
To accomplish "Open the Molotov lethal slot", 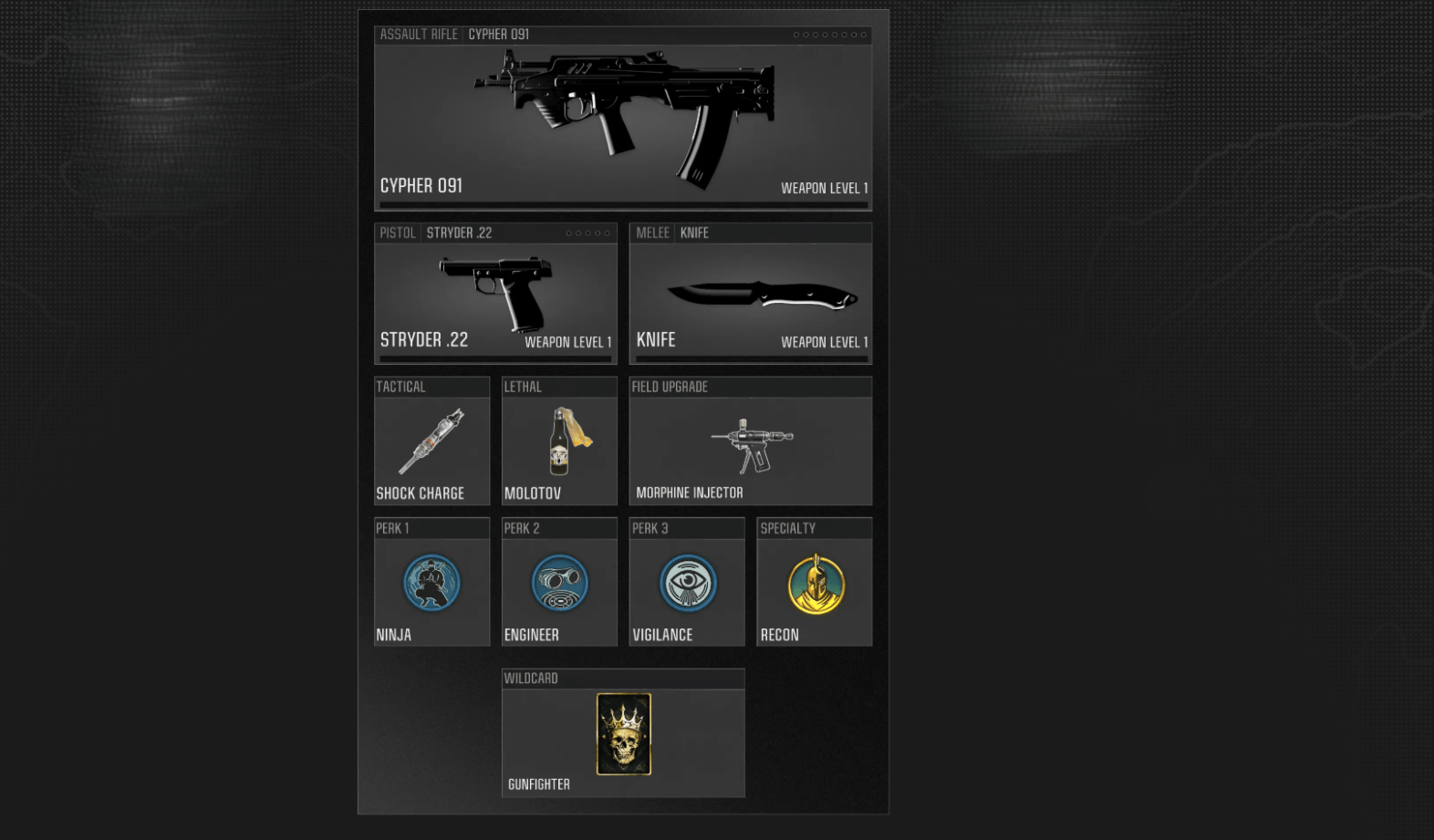I will (x=559, y=442).
